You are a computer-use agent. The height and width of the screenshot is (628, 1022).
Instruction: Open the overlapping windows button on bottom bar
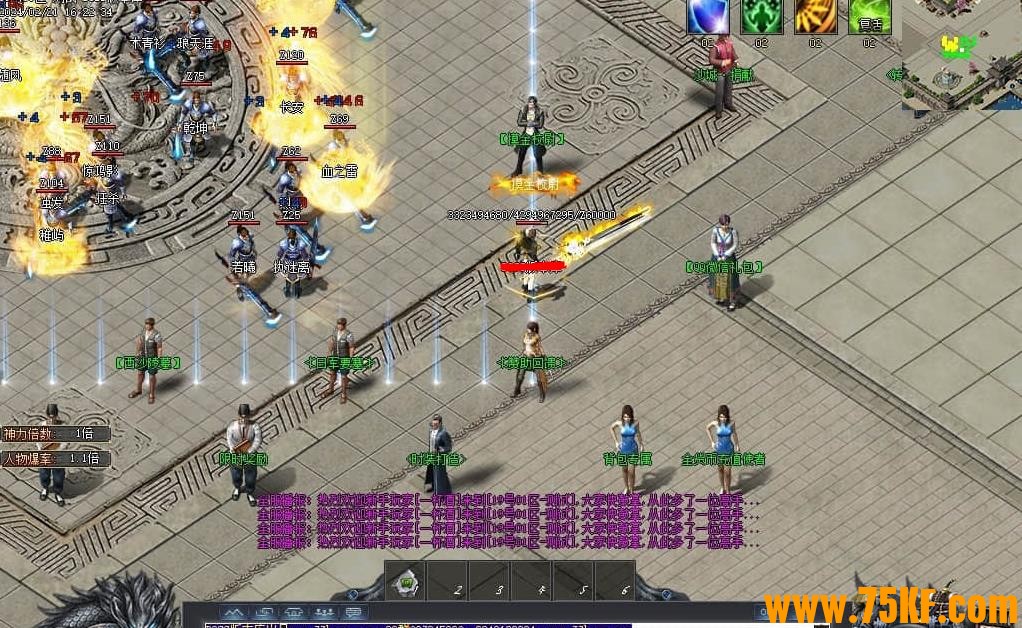coord(264,612)
